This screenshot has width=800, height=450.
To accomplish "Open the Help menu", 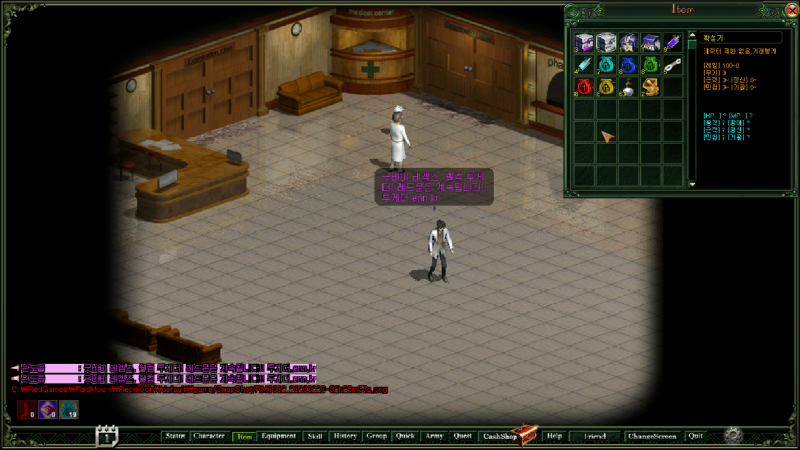I will click(x=554, y=436).
